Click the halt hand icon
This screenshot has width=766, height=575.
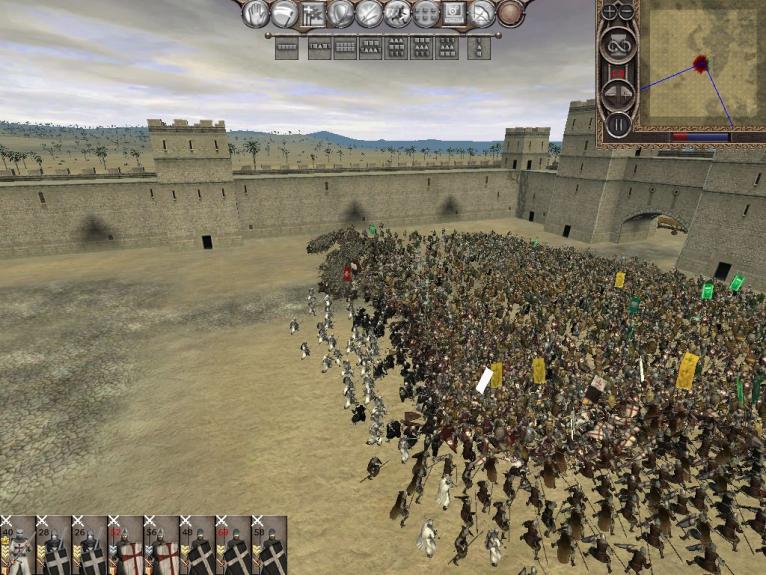(x=257, y=14)
